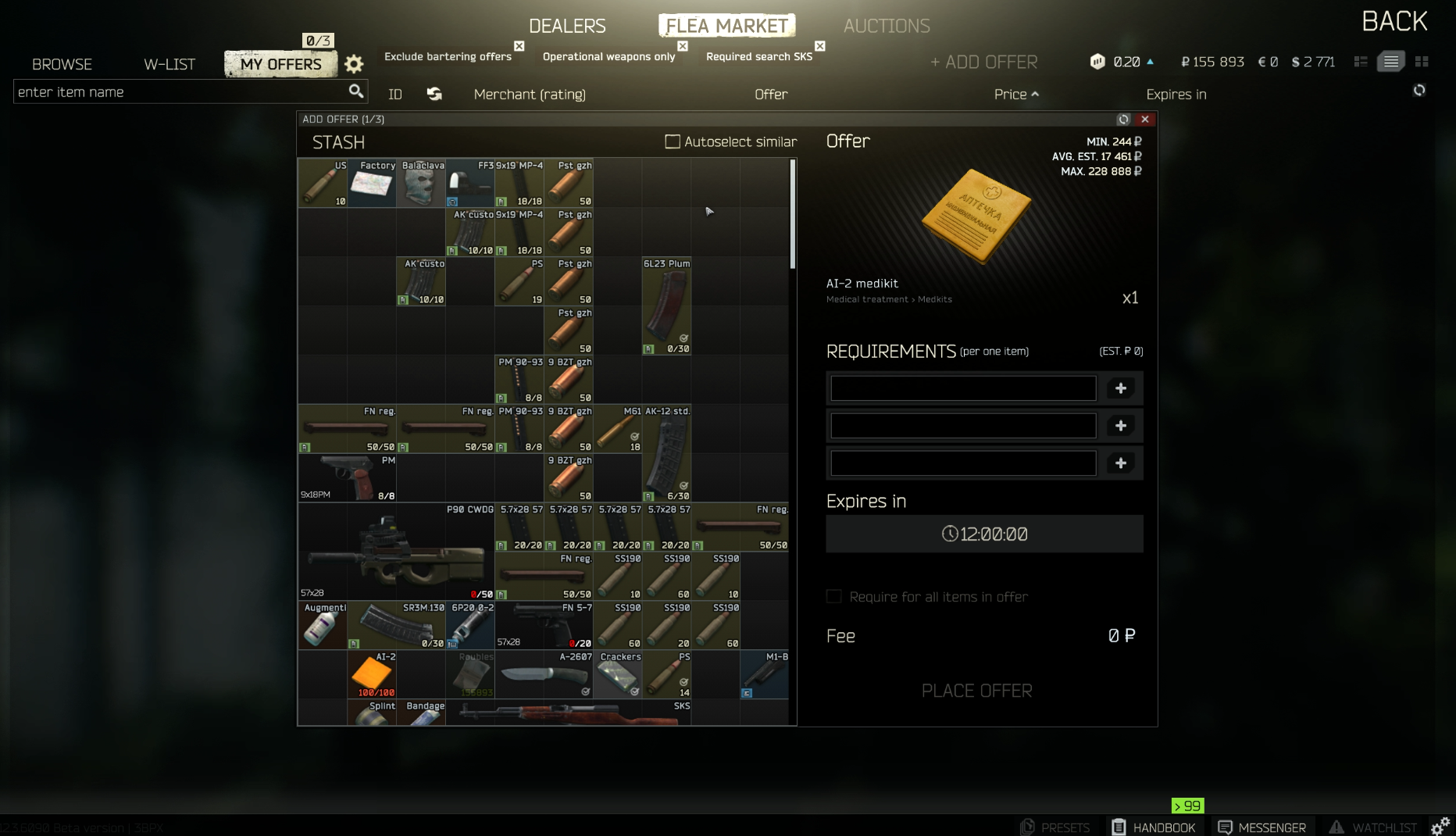Click ADD OFFER to create a listing
Viewport: 1456px width, 836px height.
point(983,62)
